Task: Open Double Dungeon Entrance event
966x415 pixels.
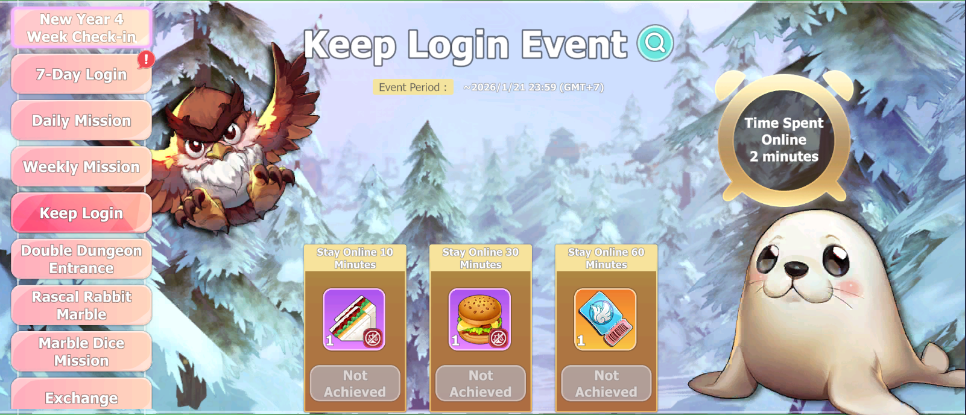Action: point(81,259)
